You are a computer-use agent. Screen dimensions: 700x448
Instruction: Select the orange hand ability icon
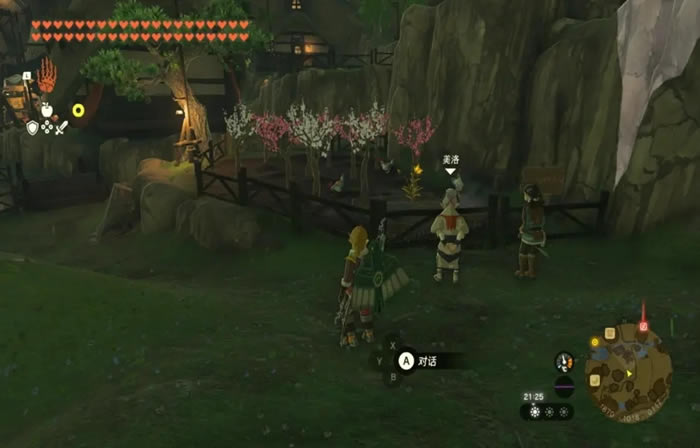point(47,74)
